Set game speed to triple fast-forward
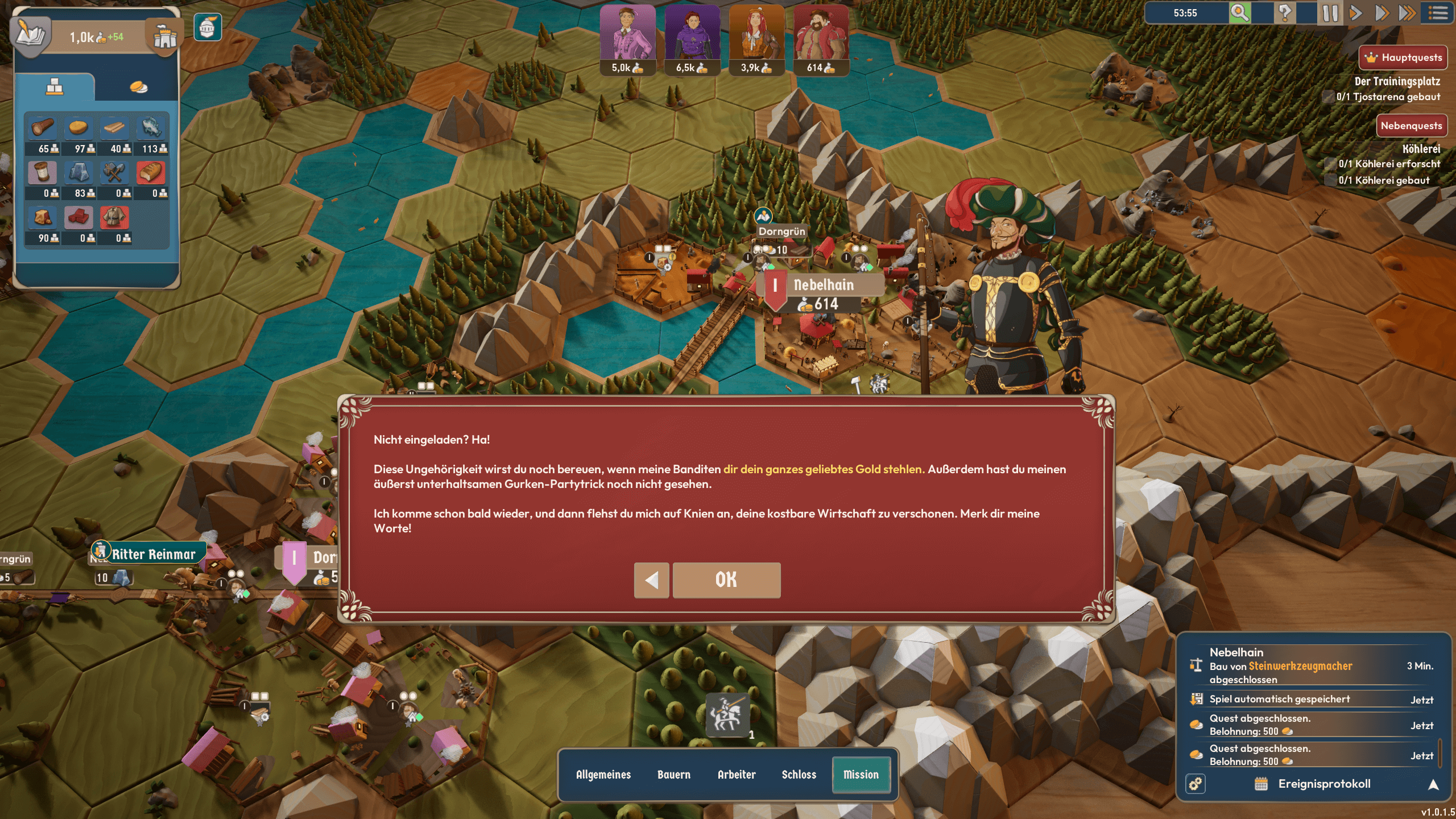This screenshot has height=819, width=1456. tap(1407, 13)
